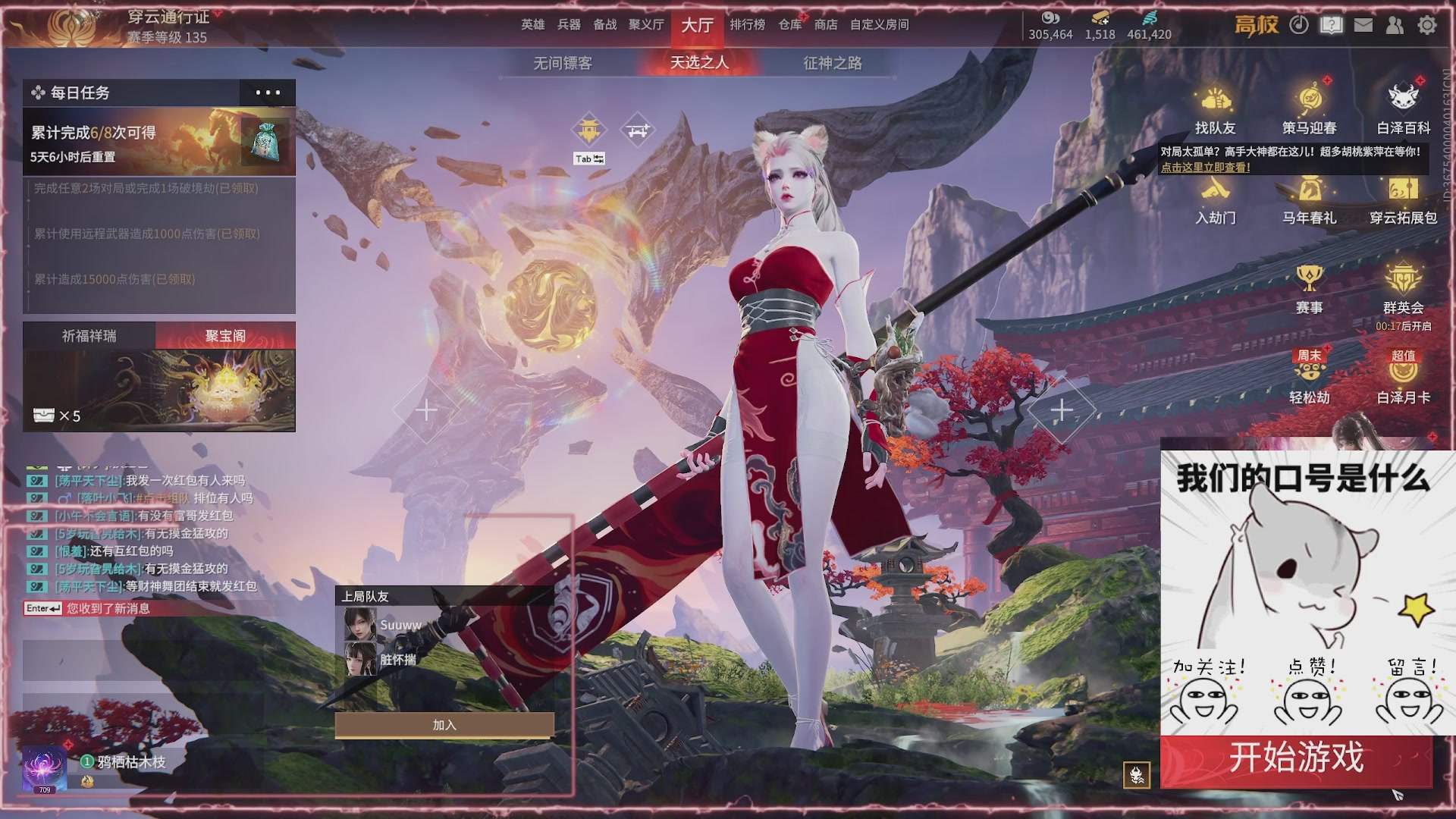The image size is (1456, 819).
Task: Open the mail inbox envelope icon
Action: click(x=1363, y=25)
